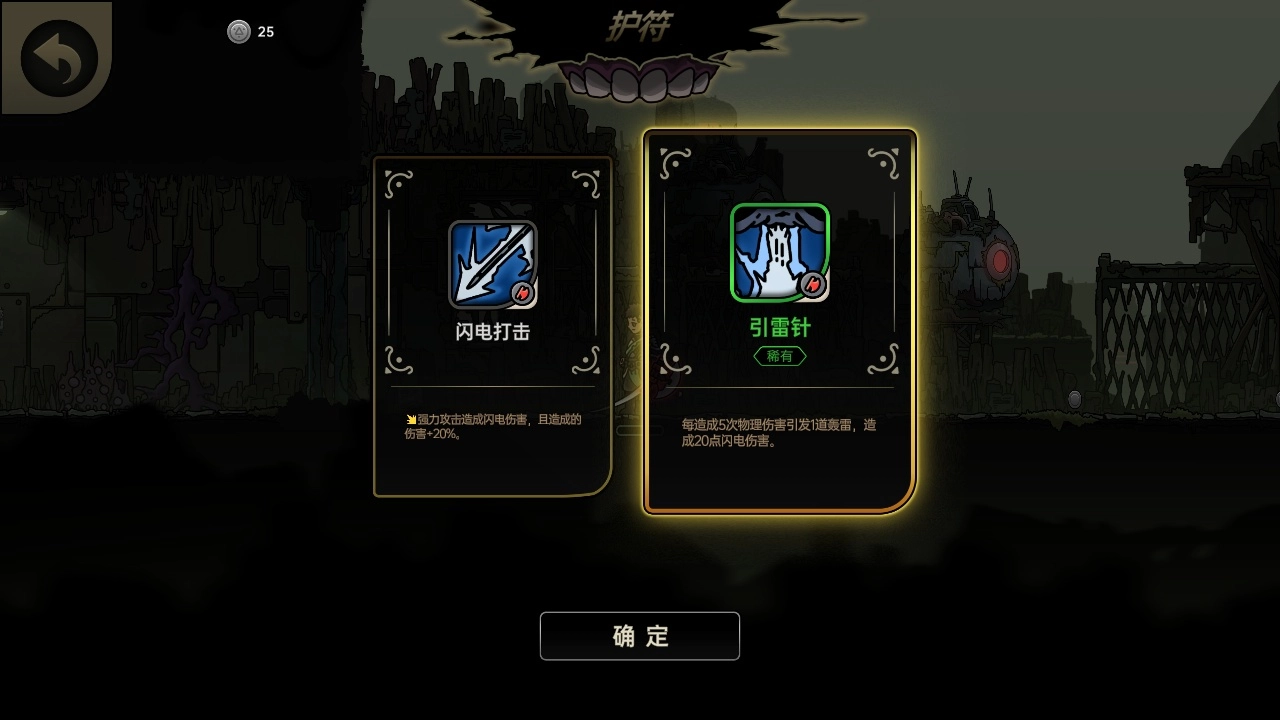
Task: Click red lightning badge on 引雷针 icon
Action: [813, 283]
